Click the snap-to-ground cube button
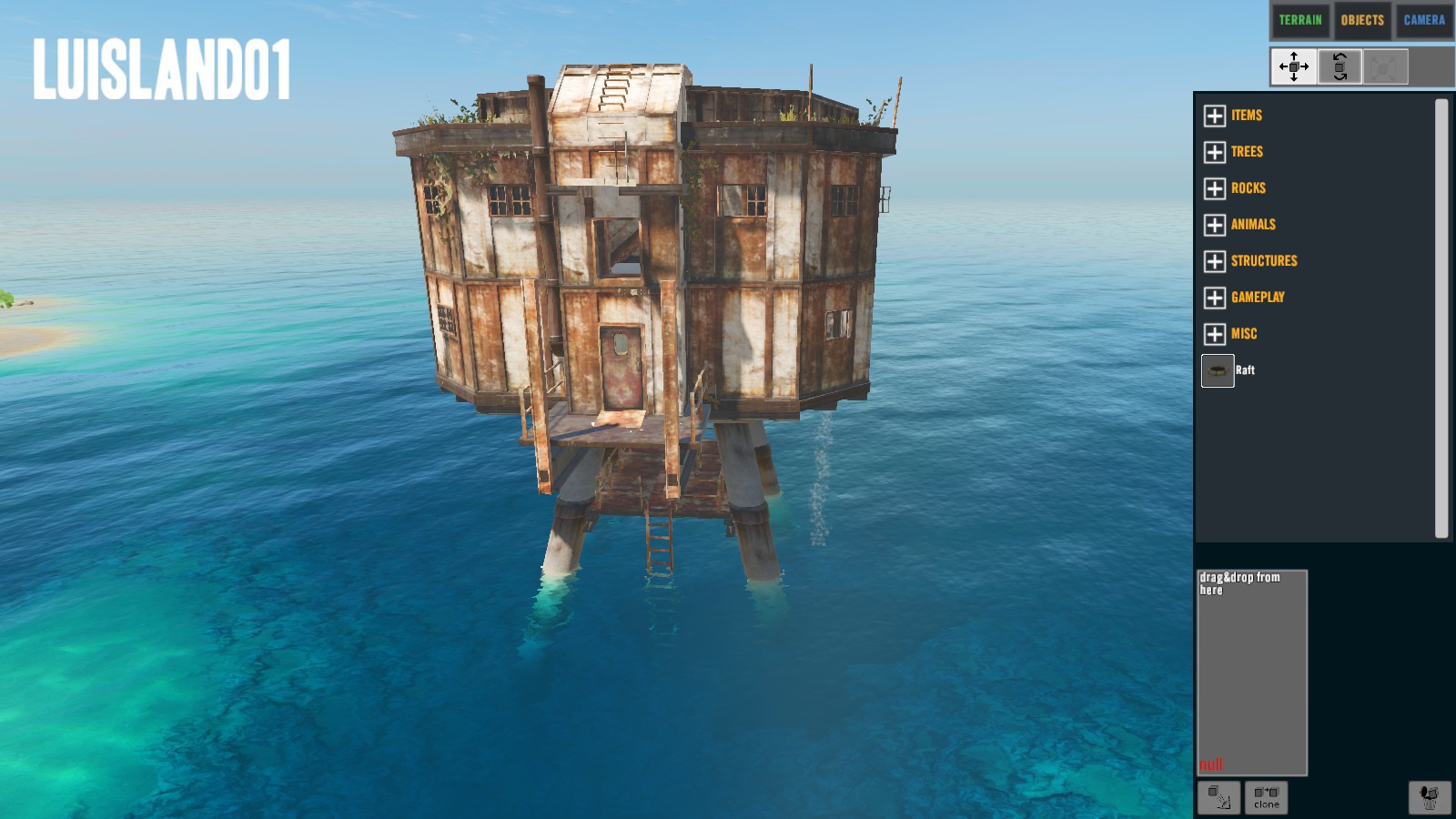This screenshot has width=1456, height=819. point(1218,797)
